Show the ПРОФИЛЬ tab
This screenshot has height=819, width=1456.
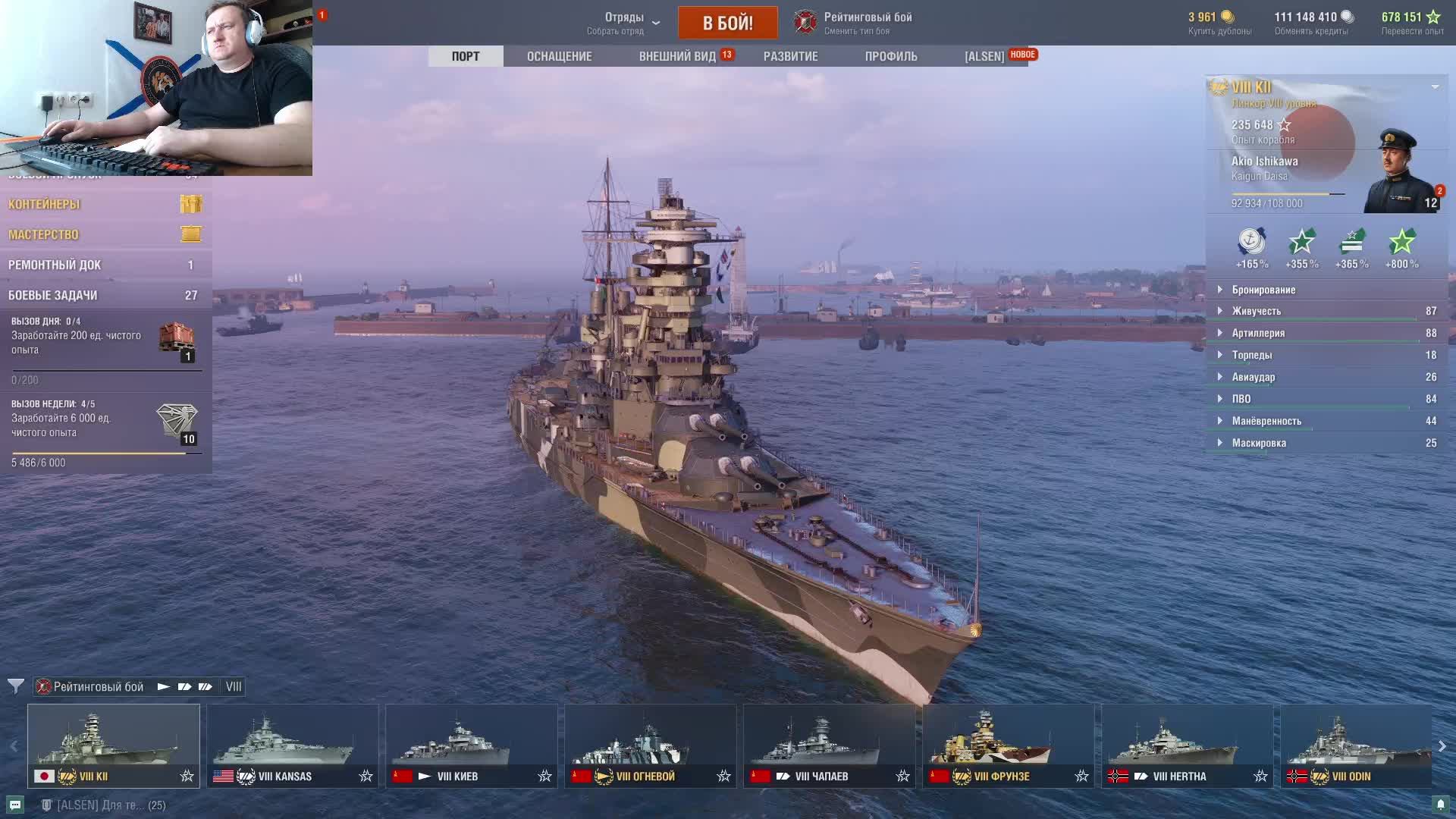point(890,56)
